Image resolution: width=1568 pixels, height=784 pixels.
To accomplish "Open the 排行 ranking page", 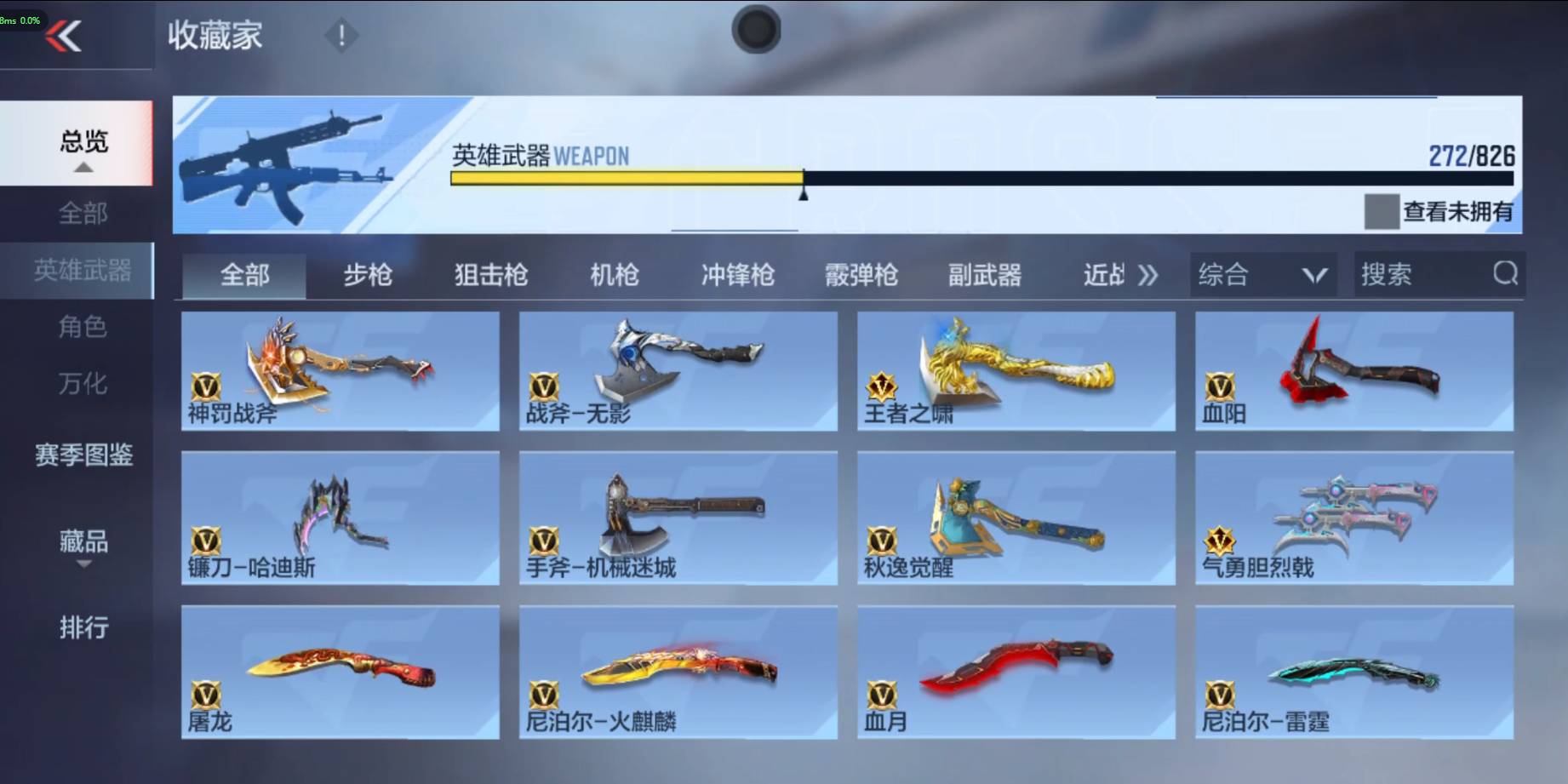I will click(x=83, y=627).
